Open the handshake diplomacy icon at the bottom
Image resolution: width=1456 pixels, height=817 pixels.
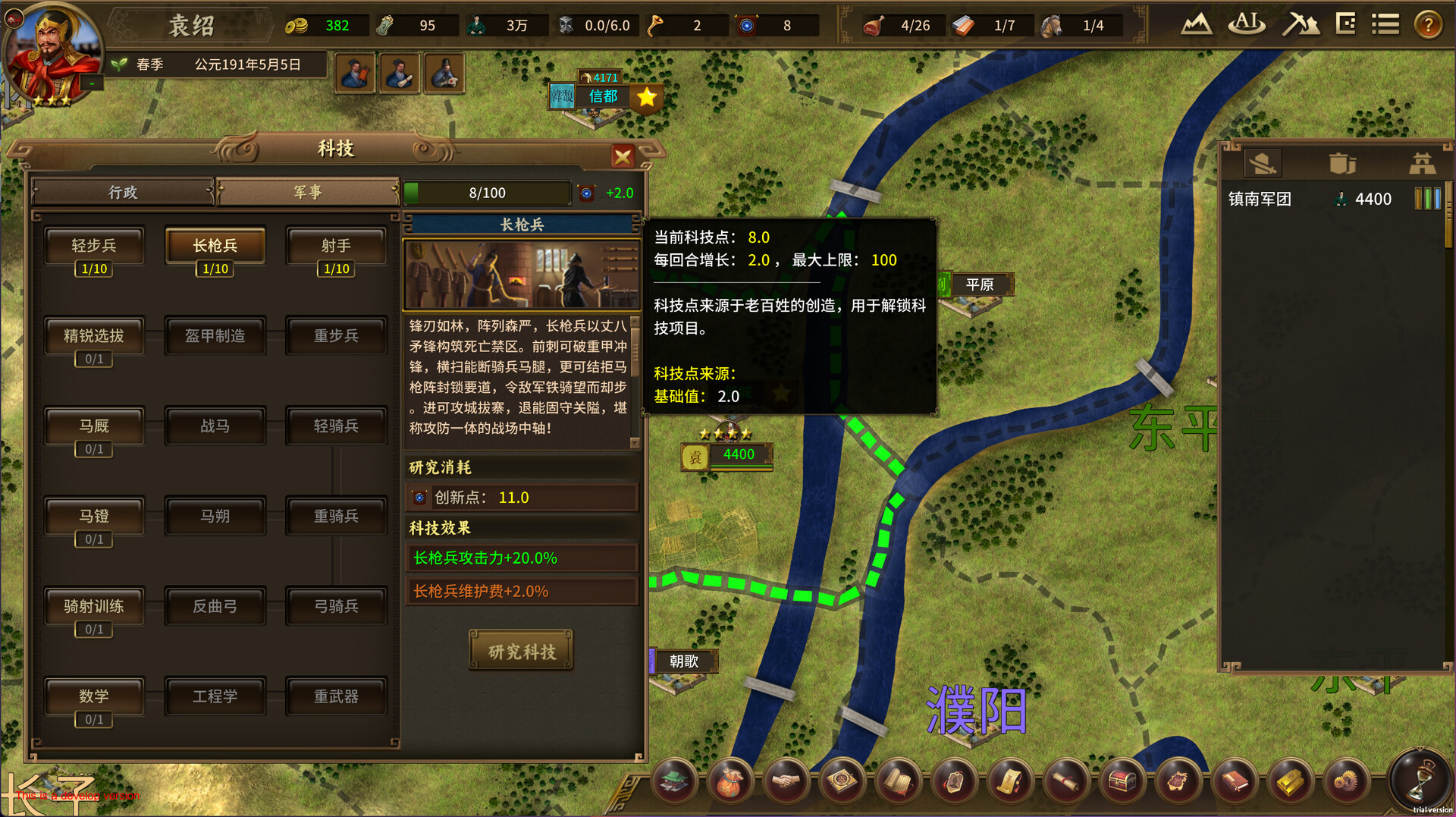pyautogui.click(x=786, y=781)
